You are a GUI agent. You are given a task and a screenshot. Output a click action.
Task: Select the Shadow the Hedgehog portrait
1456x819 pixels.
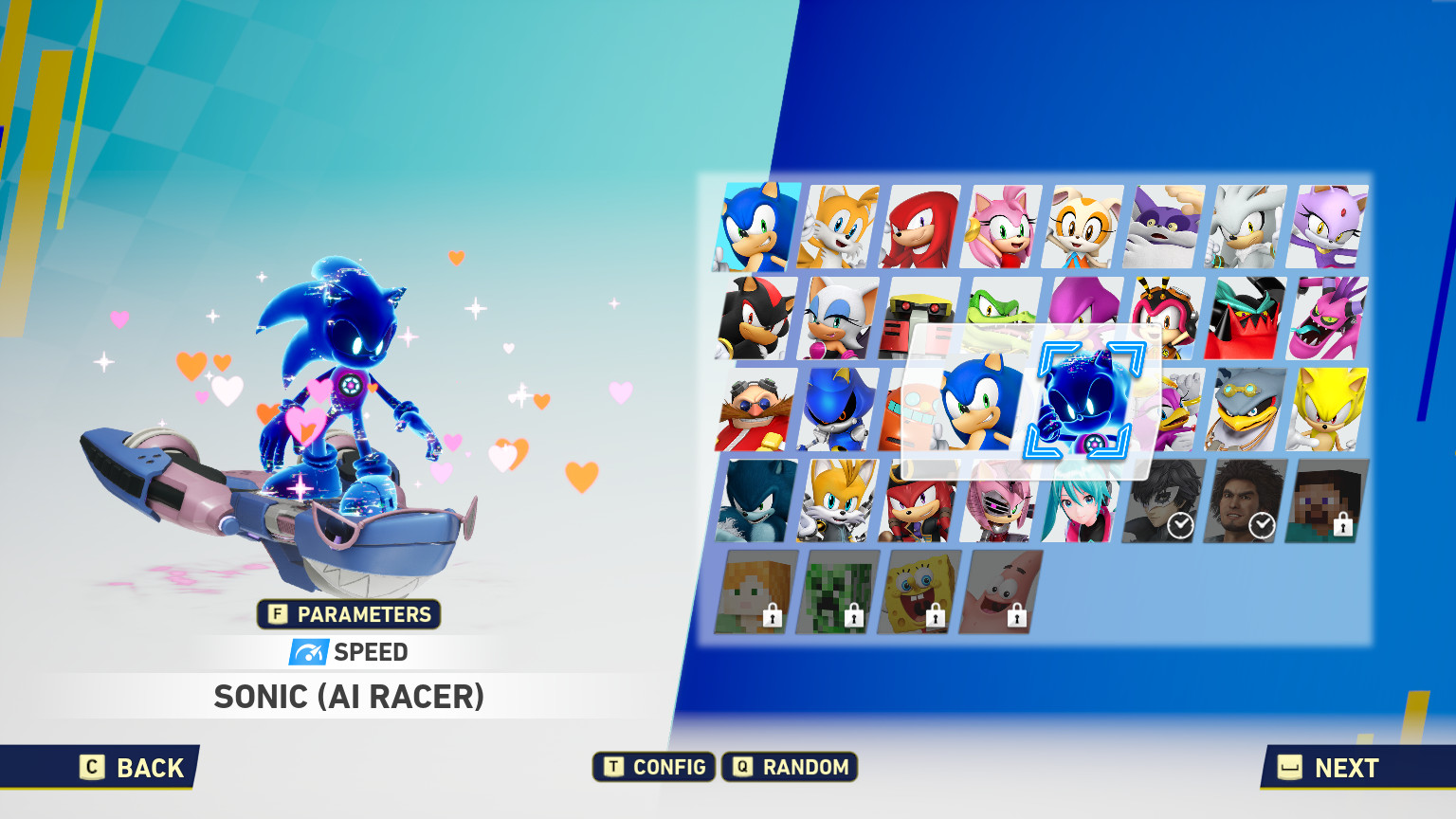pyautogui.click(x=751, y=318)
